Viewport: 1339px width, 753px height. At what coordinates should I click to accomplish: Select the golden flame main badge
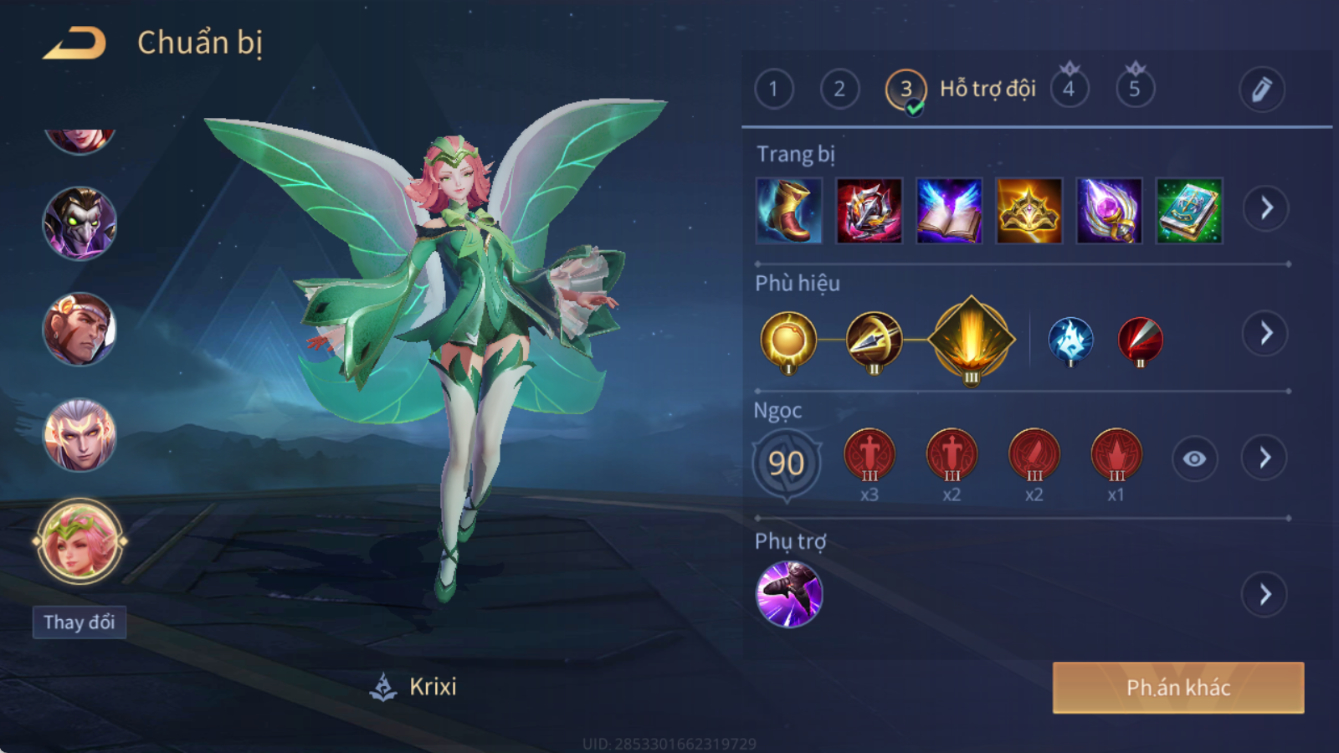click(x=971, y=339)
